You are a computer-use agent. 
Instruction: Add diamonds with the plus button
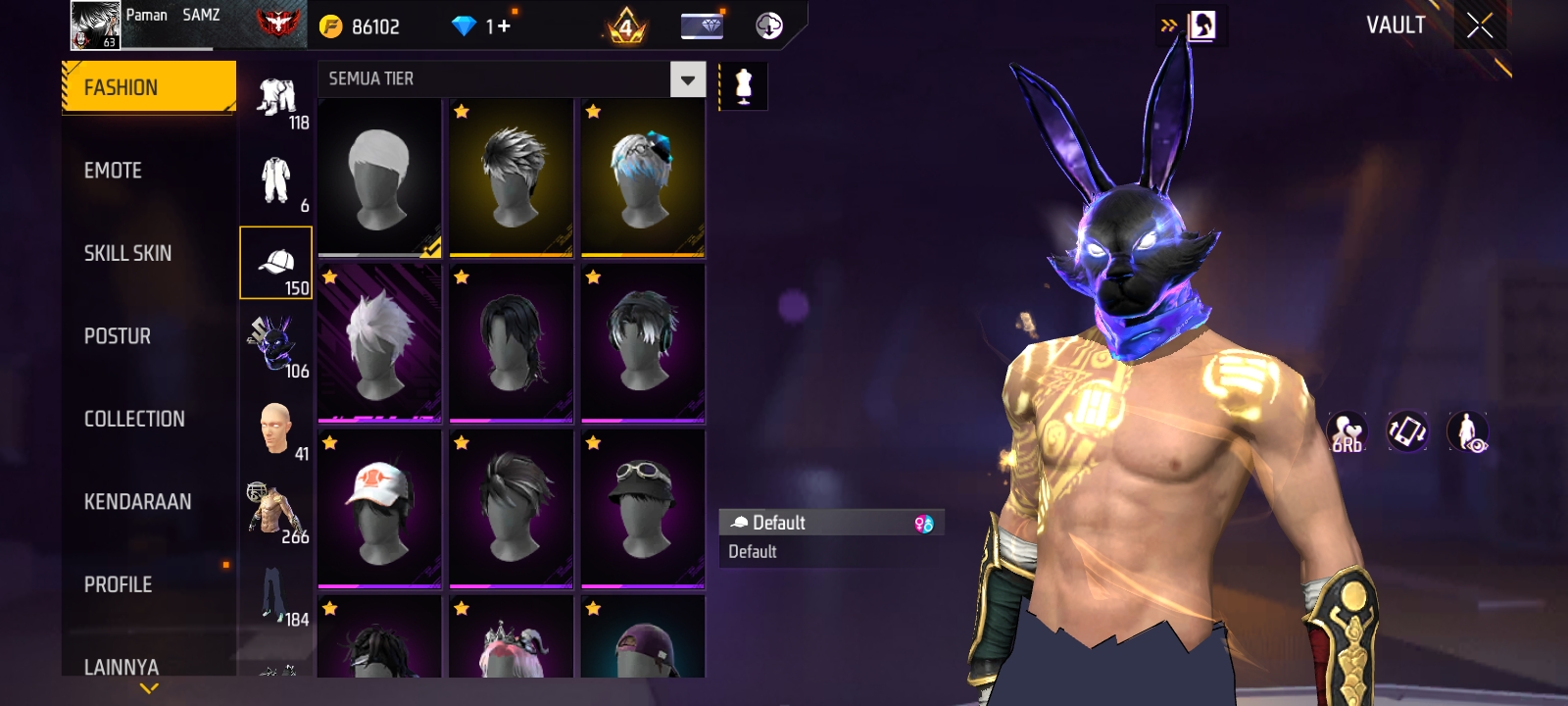click(505, 26)
